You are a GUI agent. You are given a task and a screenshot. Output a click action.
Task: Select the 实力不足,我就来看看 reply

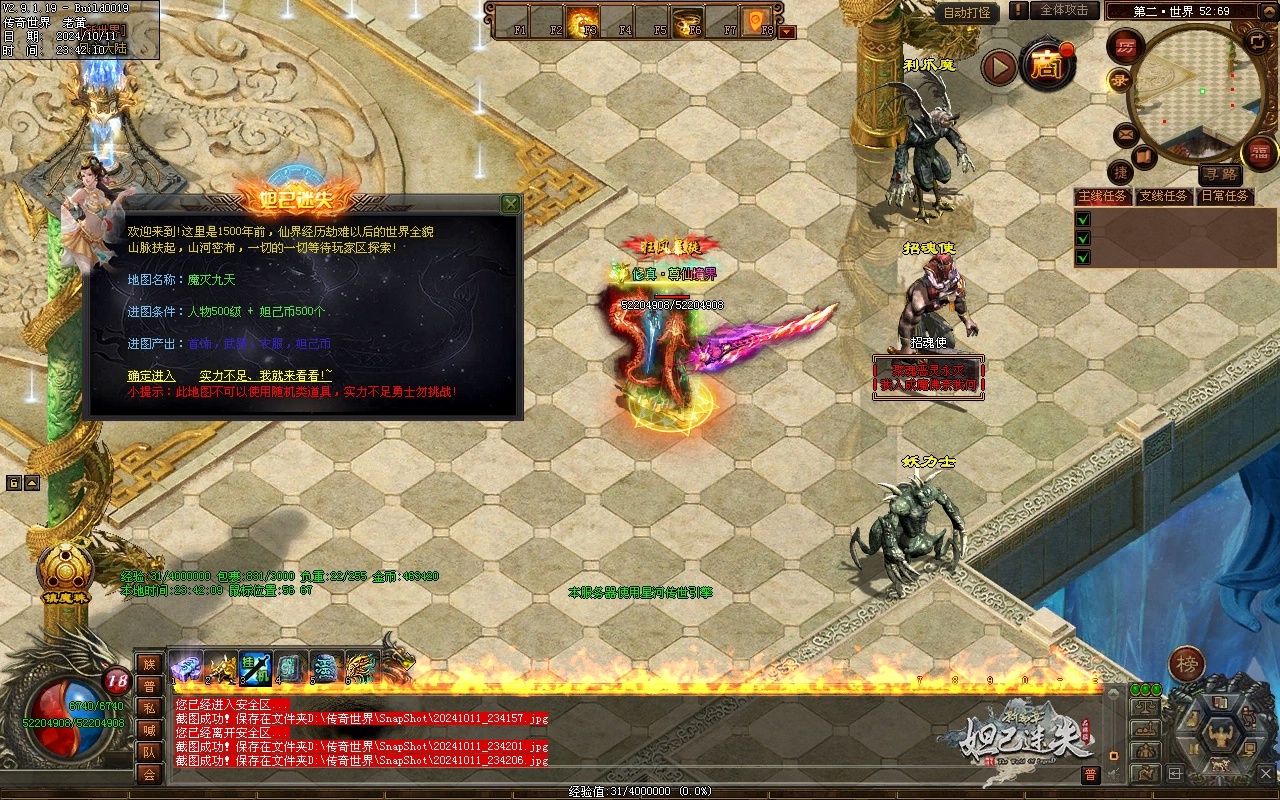pyautogui.click(x=265, y=375)
